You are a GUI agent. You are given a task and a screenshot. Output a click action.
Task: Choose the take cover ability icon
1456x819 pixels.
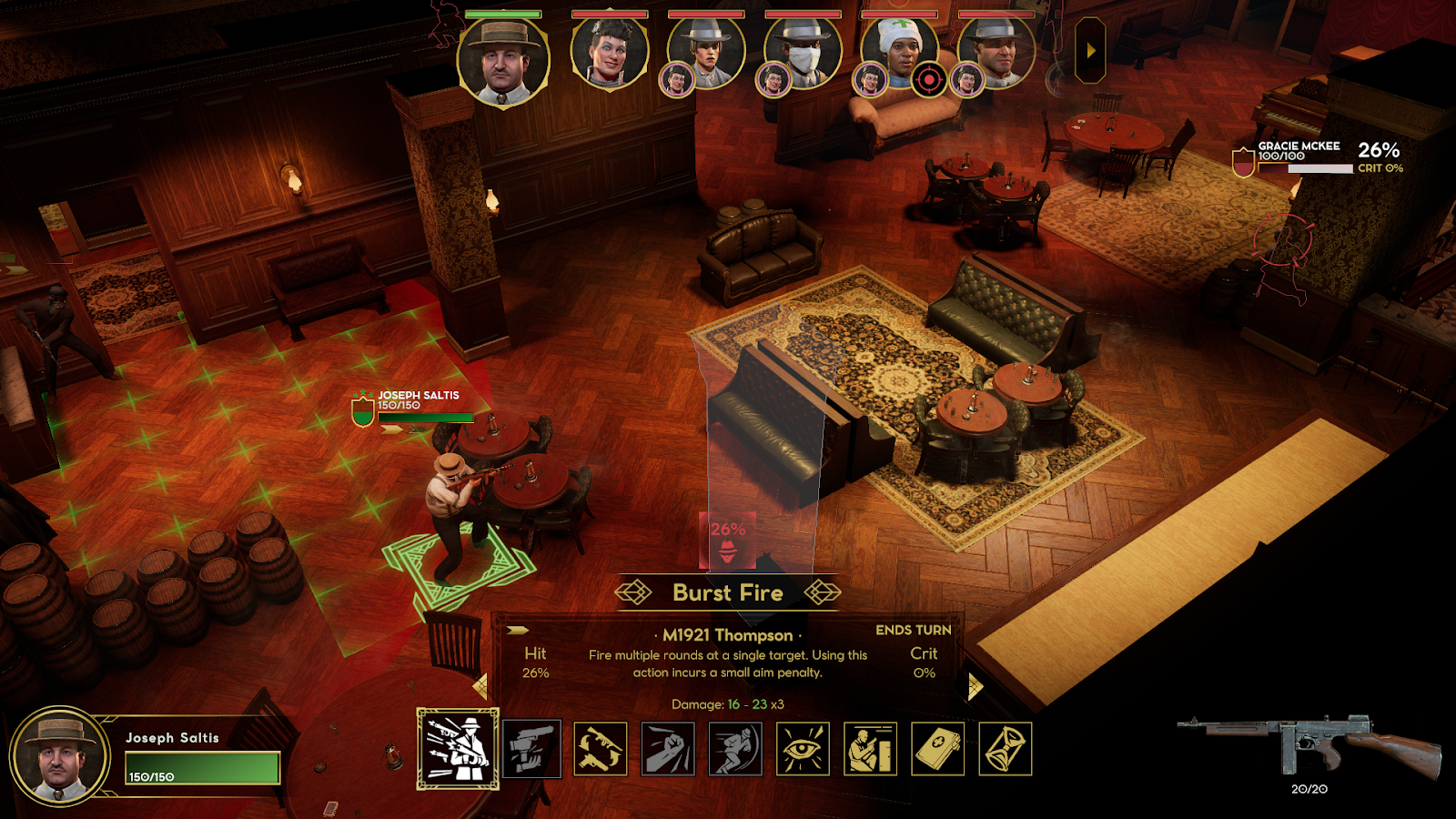point(870,749)
